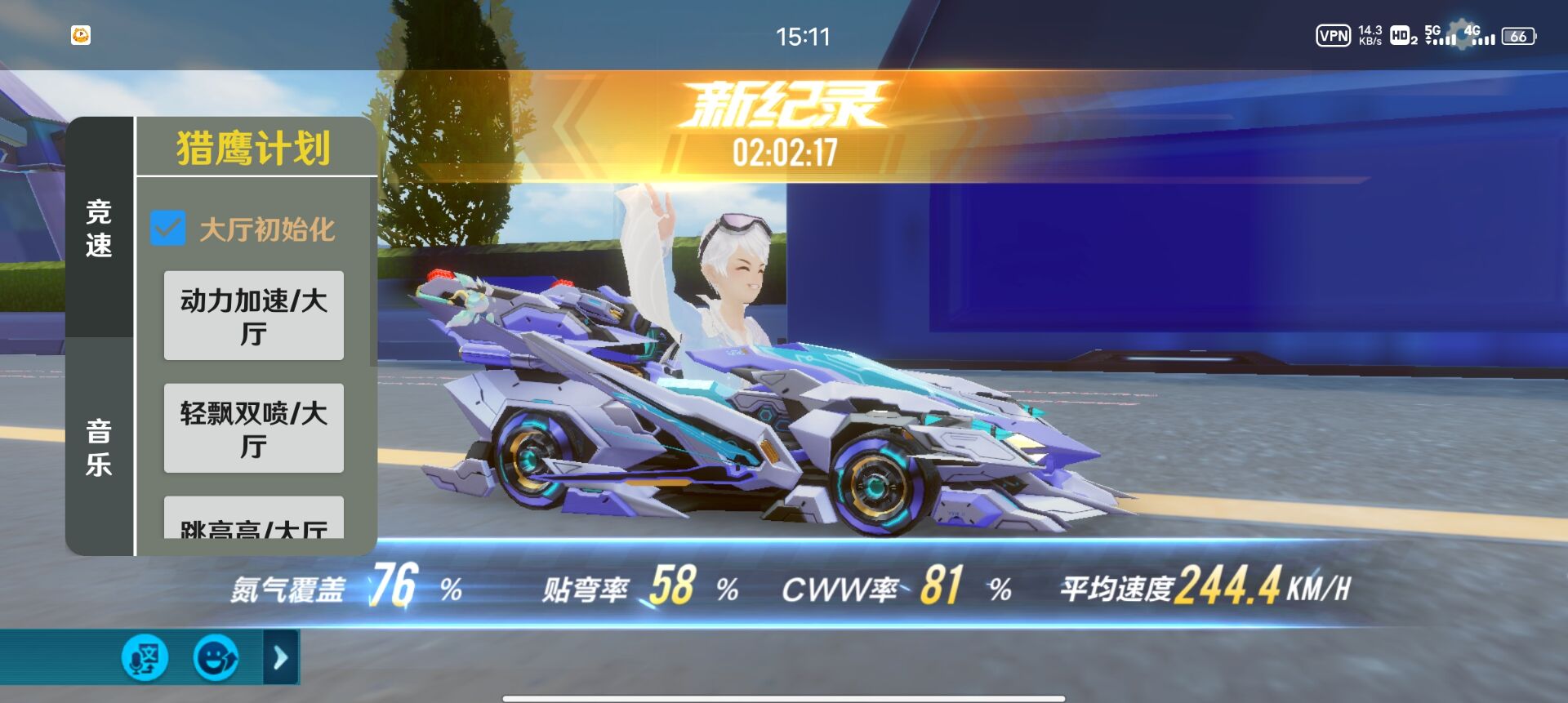The width and height of the screenshot is (1568, 703).
Task: Select the 动力加速/大厅 option
Action: [x=253, y=315]
